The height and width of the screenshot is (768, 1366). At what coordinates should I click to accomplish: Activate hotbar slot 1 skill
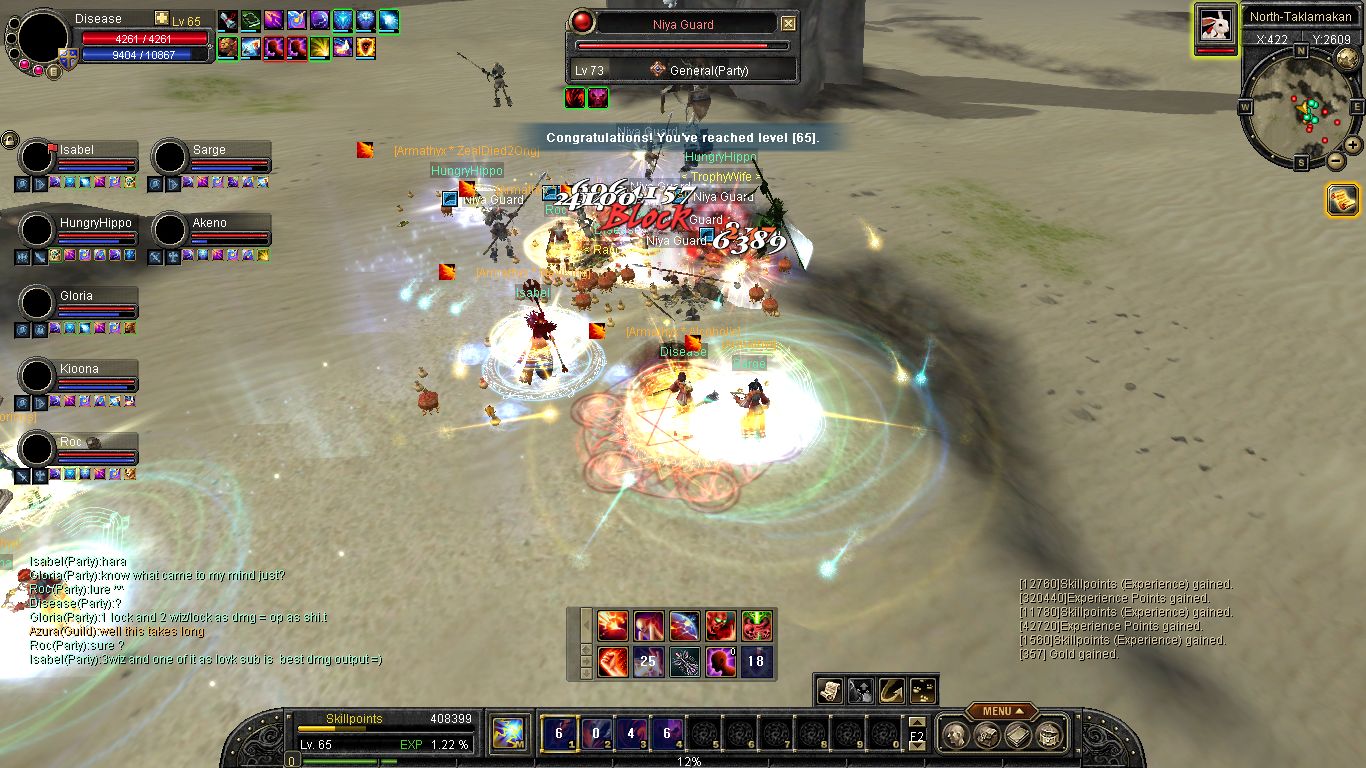coord(557,733)
